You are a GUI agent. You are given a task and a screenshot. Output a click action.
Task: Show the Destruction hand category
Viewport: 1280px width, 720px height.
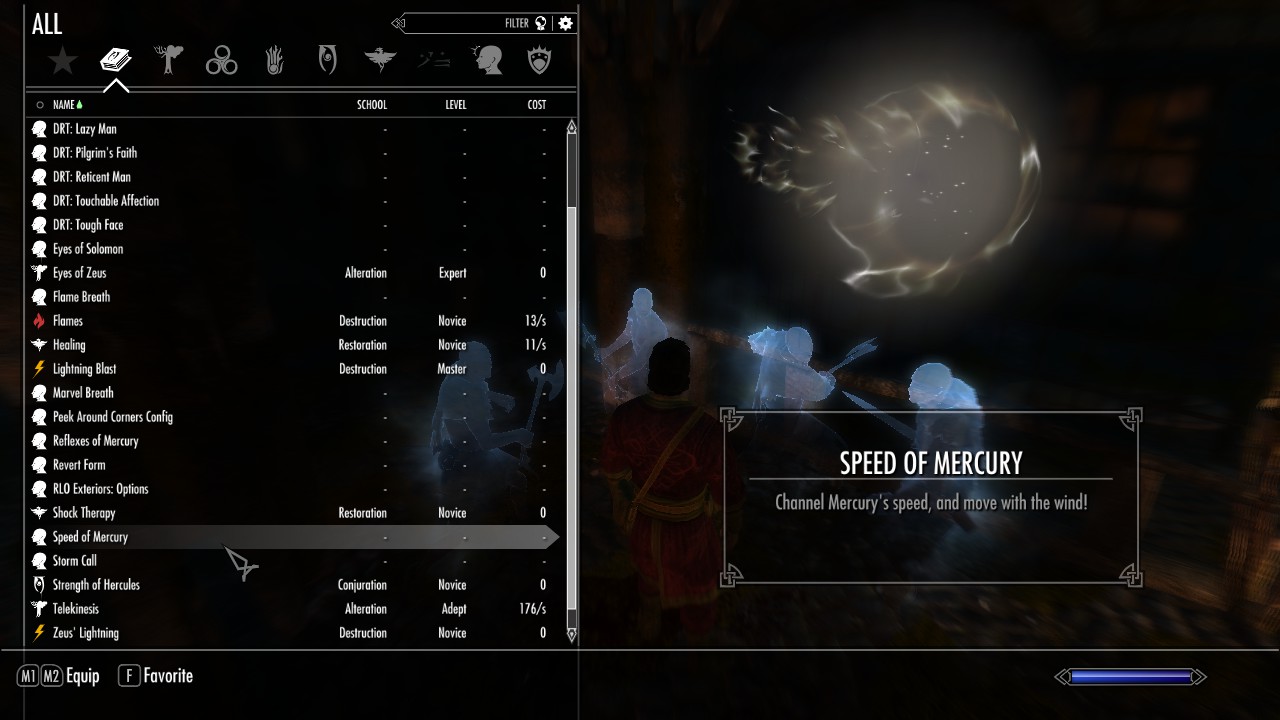coord(275,61)
